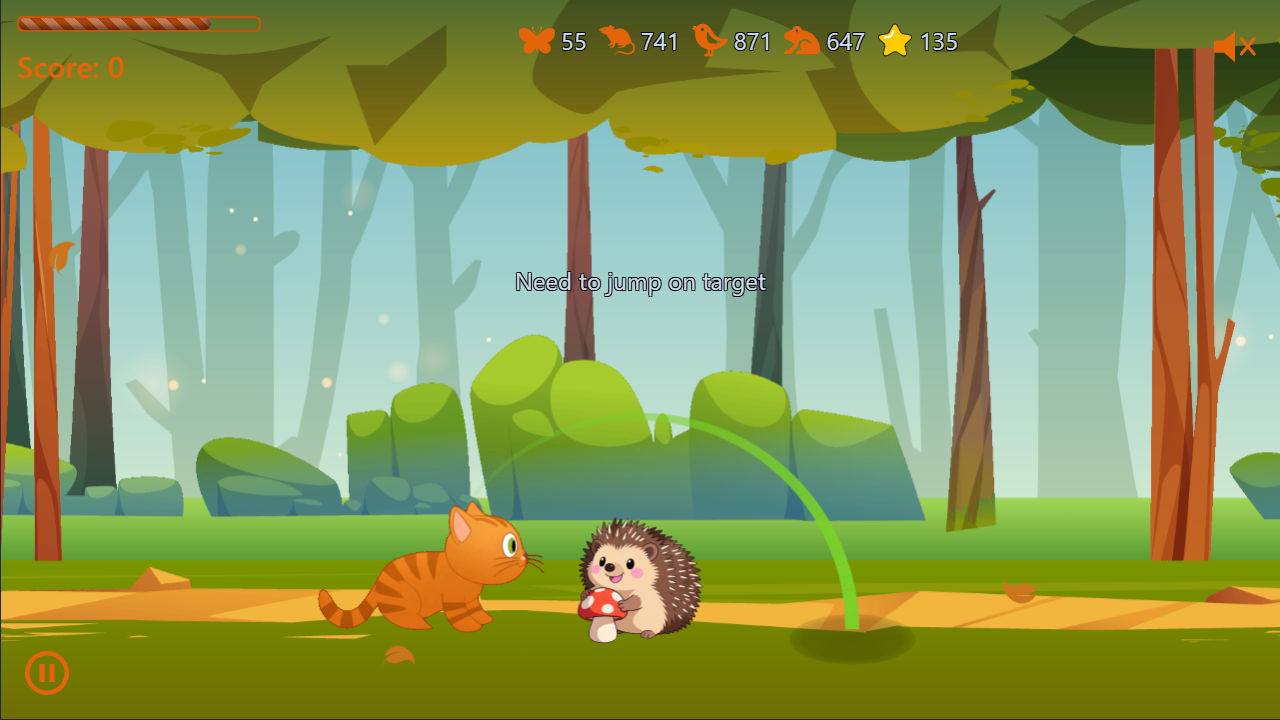Select the rabbit counter icon

(800, 42)
